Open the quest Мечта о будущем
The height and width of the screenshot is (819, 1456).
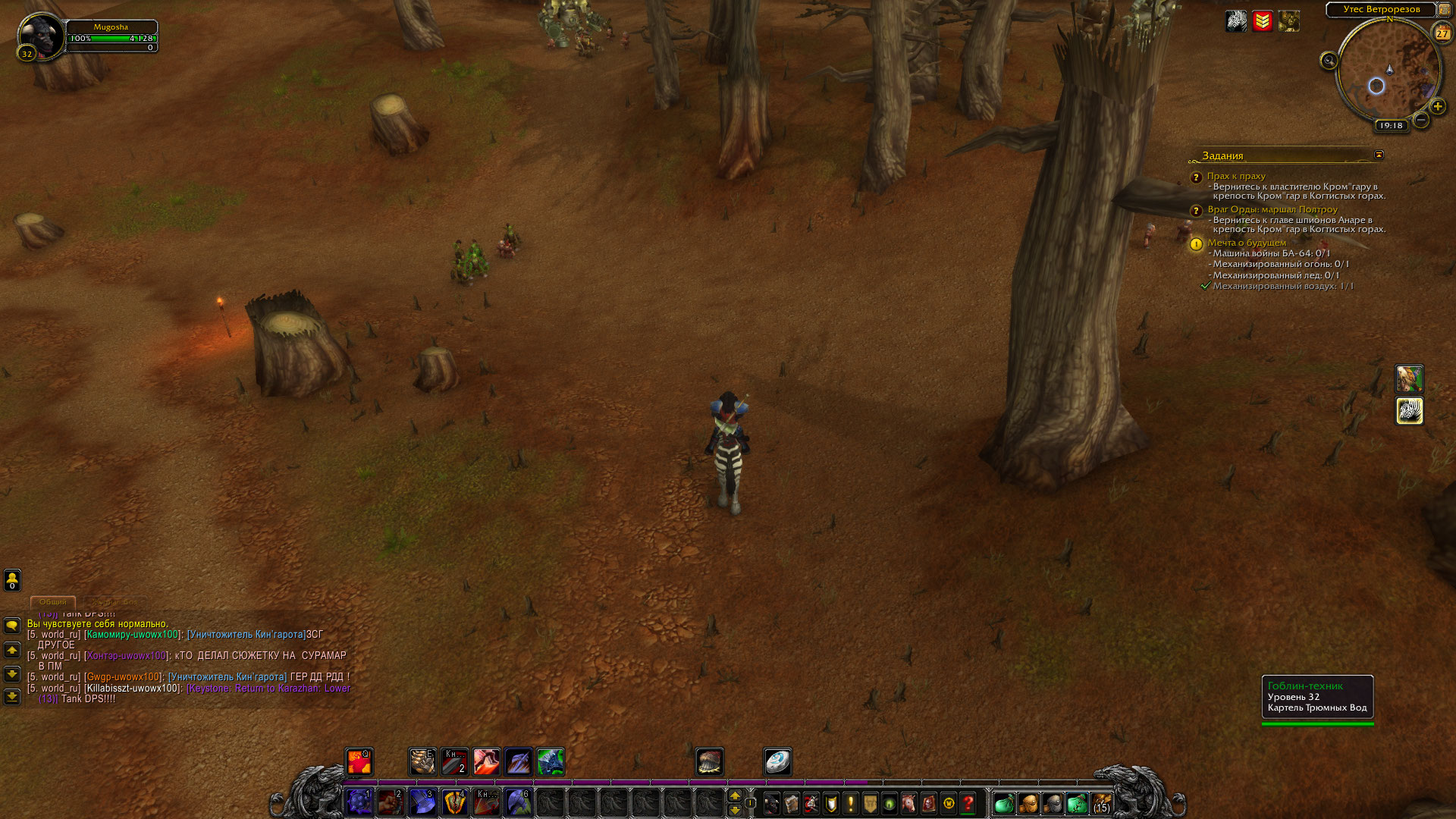click(1247, 243)
